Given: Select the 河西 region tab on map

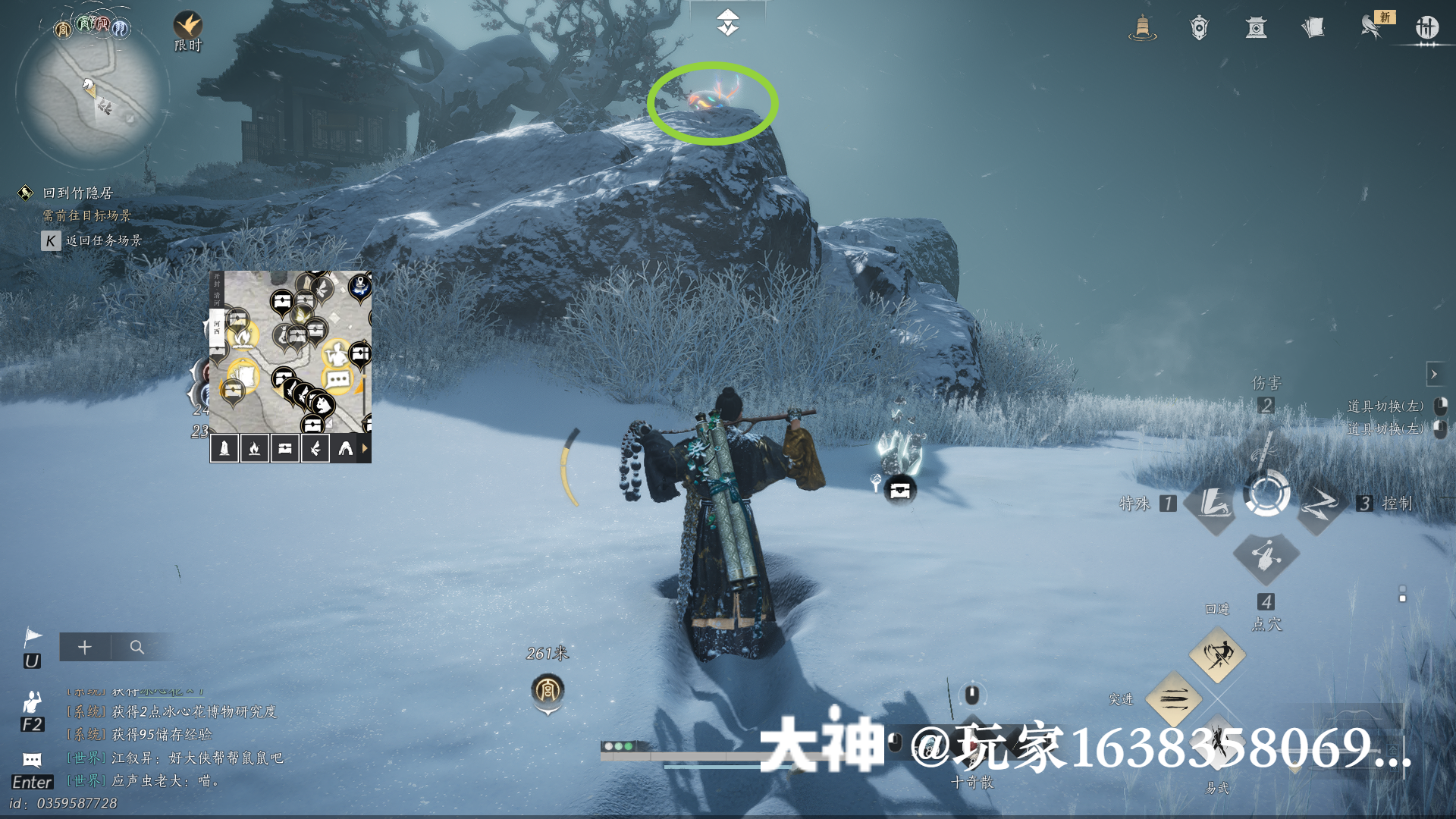Looking at the screenshot, I should click(217, 327).
